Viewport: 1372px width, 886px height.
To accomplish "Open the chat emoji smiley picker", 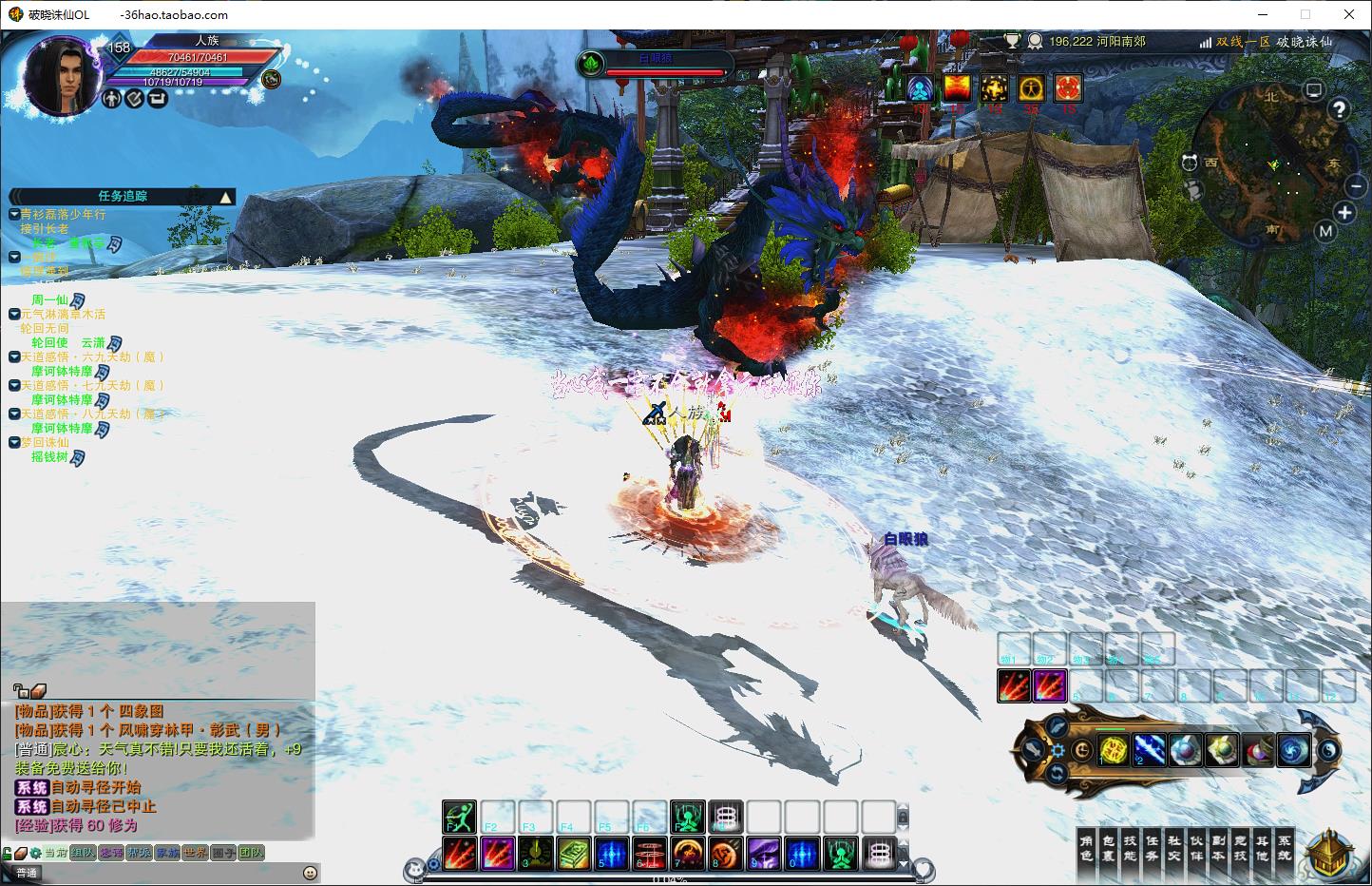I will [310, 873].
